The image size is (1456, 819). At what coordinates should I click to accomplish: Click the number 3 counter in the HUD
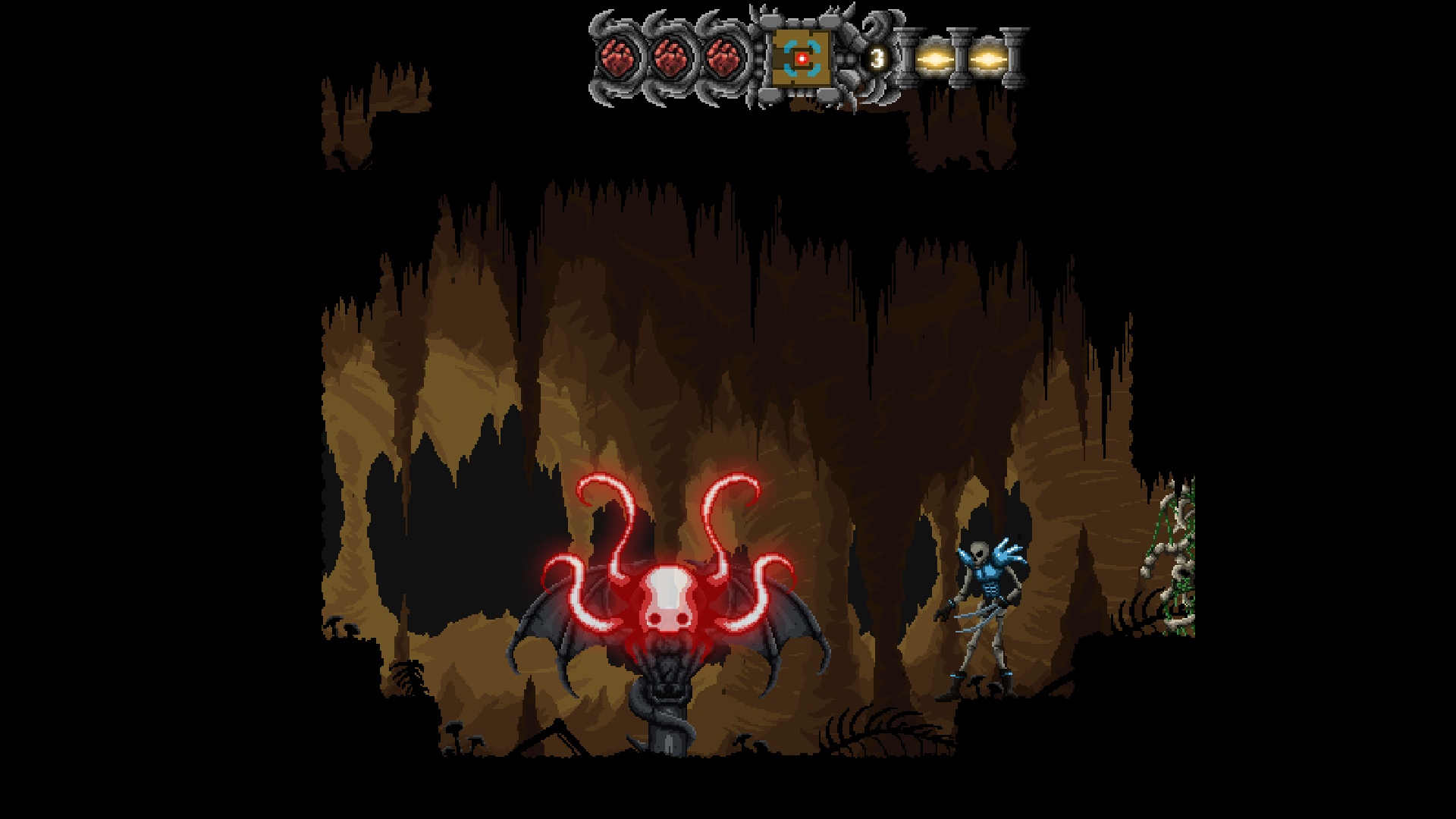(877, 58)
